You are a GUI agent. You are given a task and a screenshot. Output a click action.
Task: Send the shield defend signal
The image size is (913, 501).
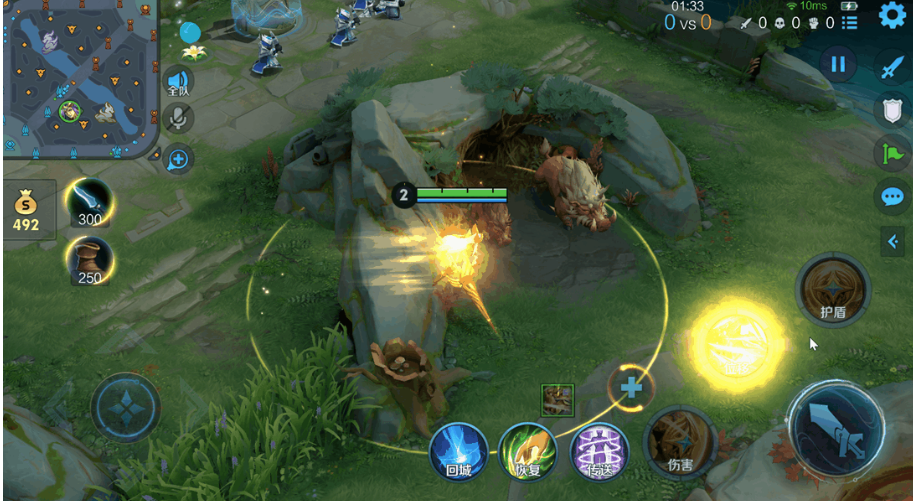[x=891, y=110]
